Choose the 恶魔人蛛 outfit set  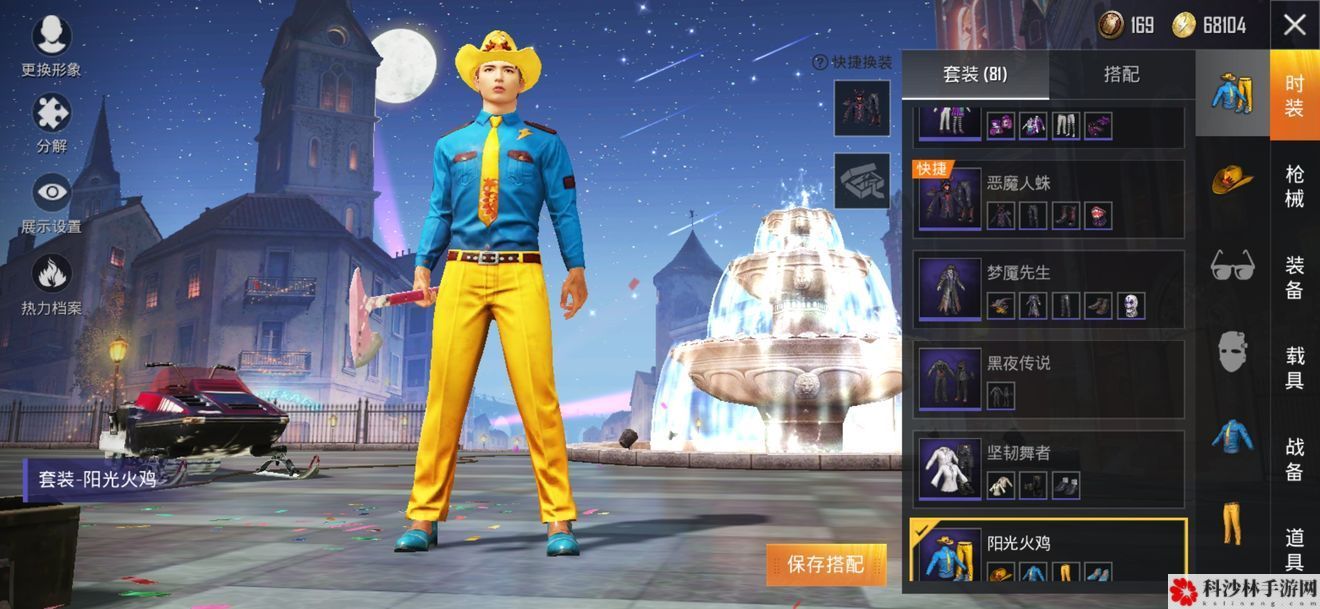pos(1048,199)
